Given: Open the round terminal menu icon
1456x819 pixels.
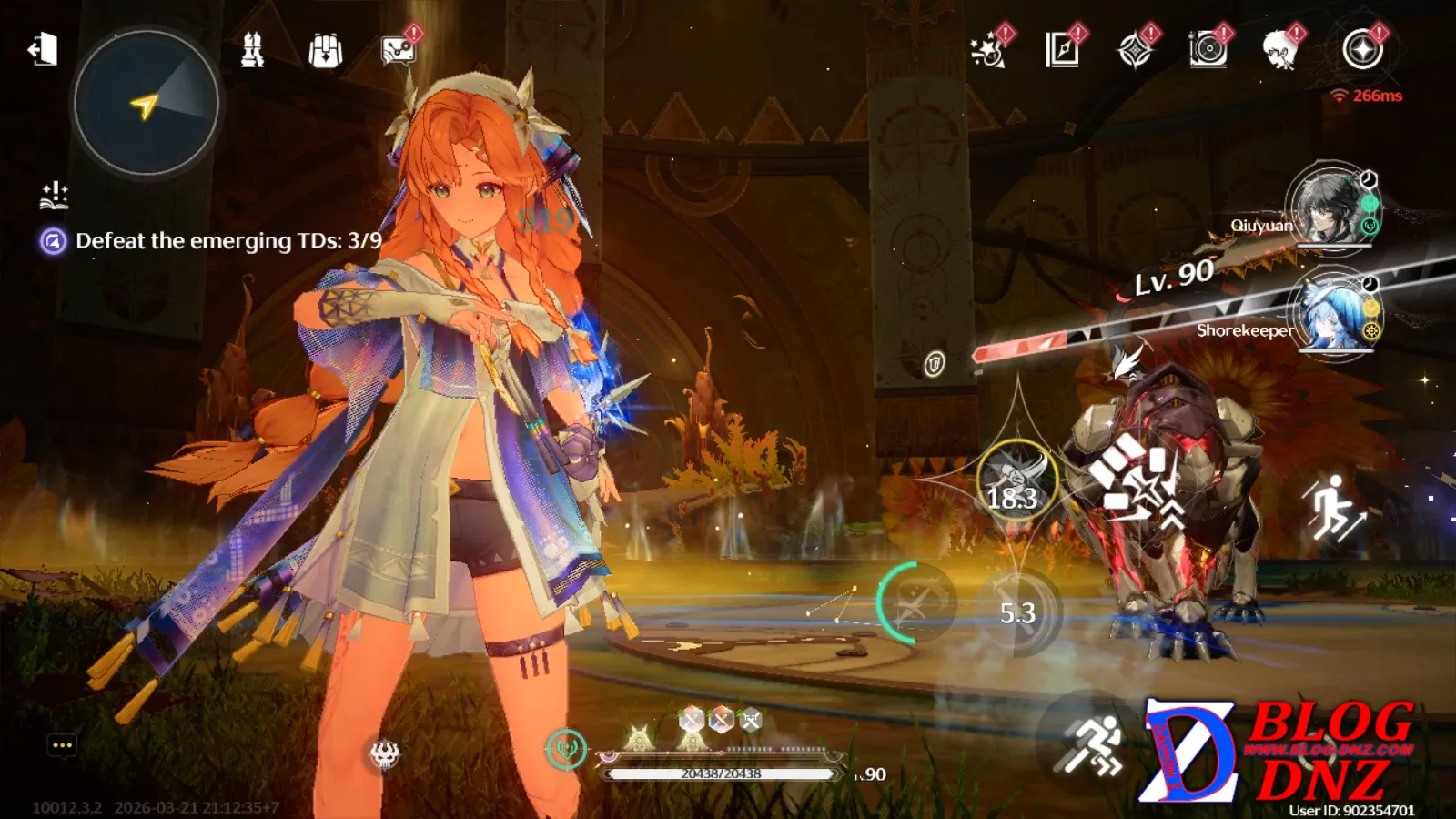Looking at the screenshot, I should point(1362,50).
